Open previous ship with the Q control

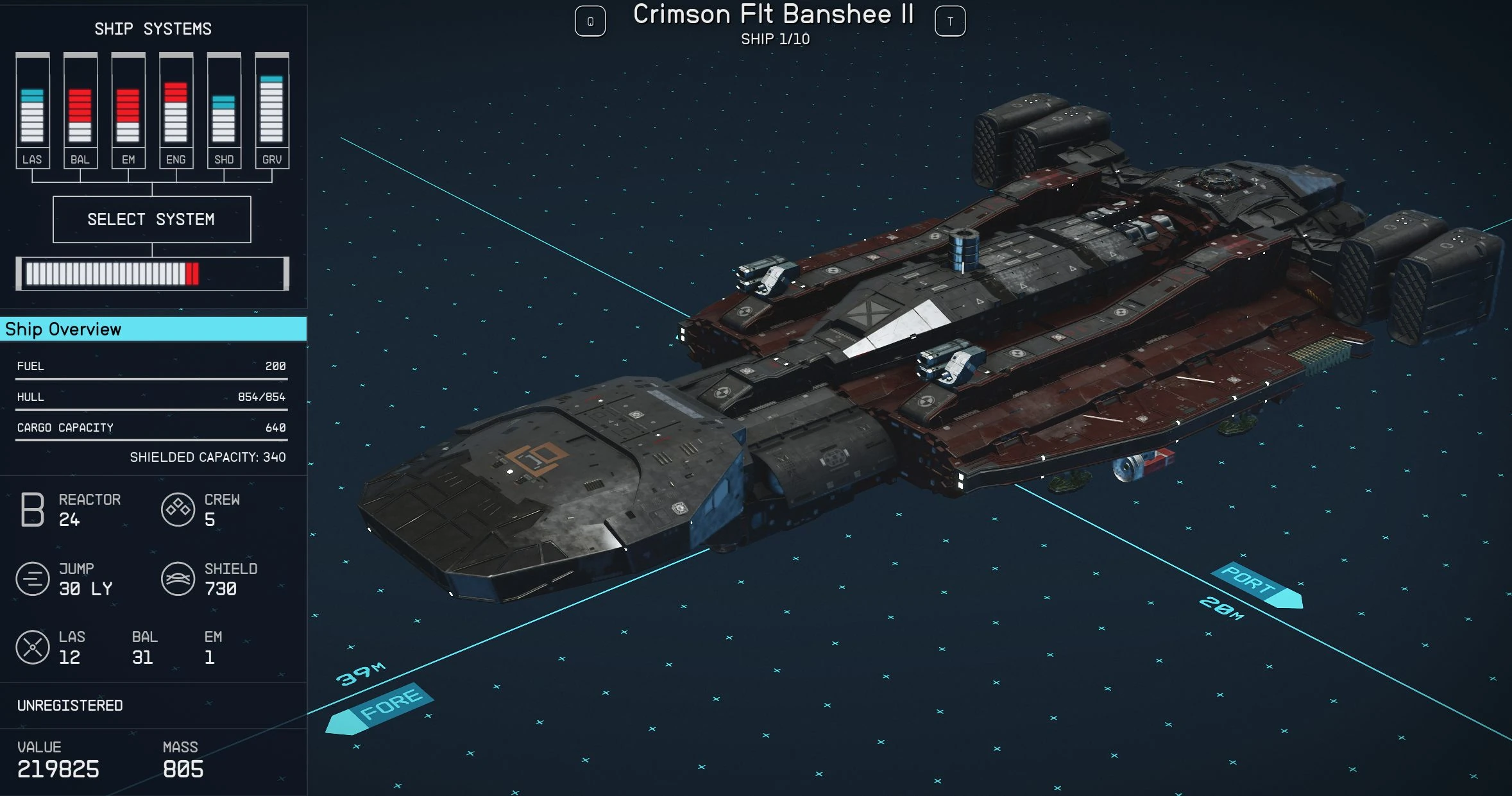point(590,21)
